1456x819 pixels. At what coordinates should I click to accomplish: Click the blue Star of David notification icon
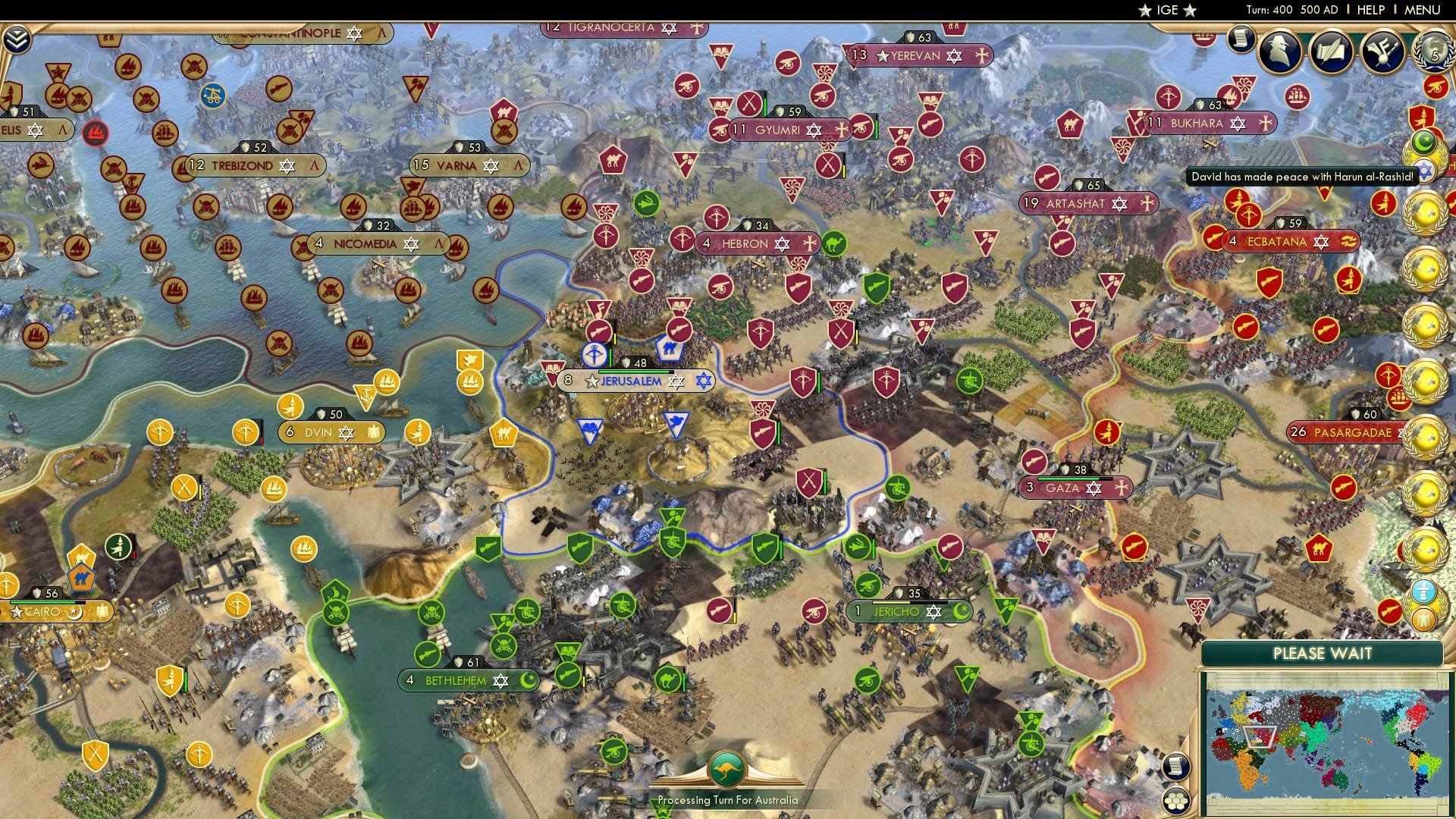pyautogui.click(x=1426, y=171)
